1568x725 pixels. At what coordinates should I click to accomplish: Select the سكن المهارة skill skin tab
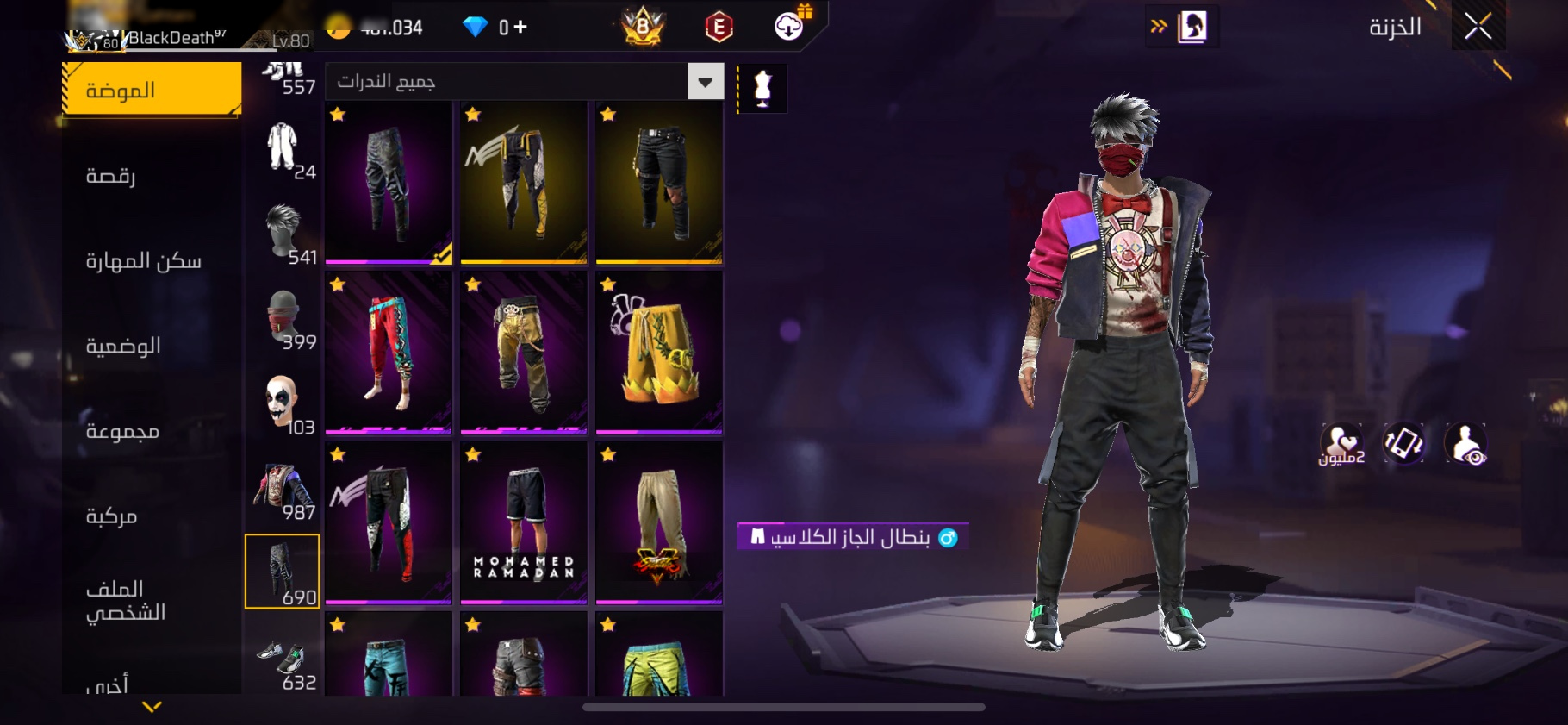point(143,260)
